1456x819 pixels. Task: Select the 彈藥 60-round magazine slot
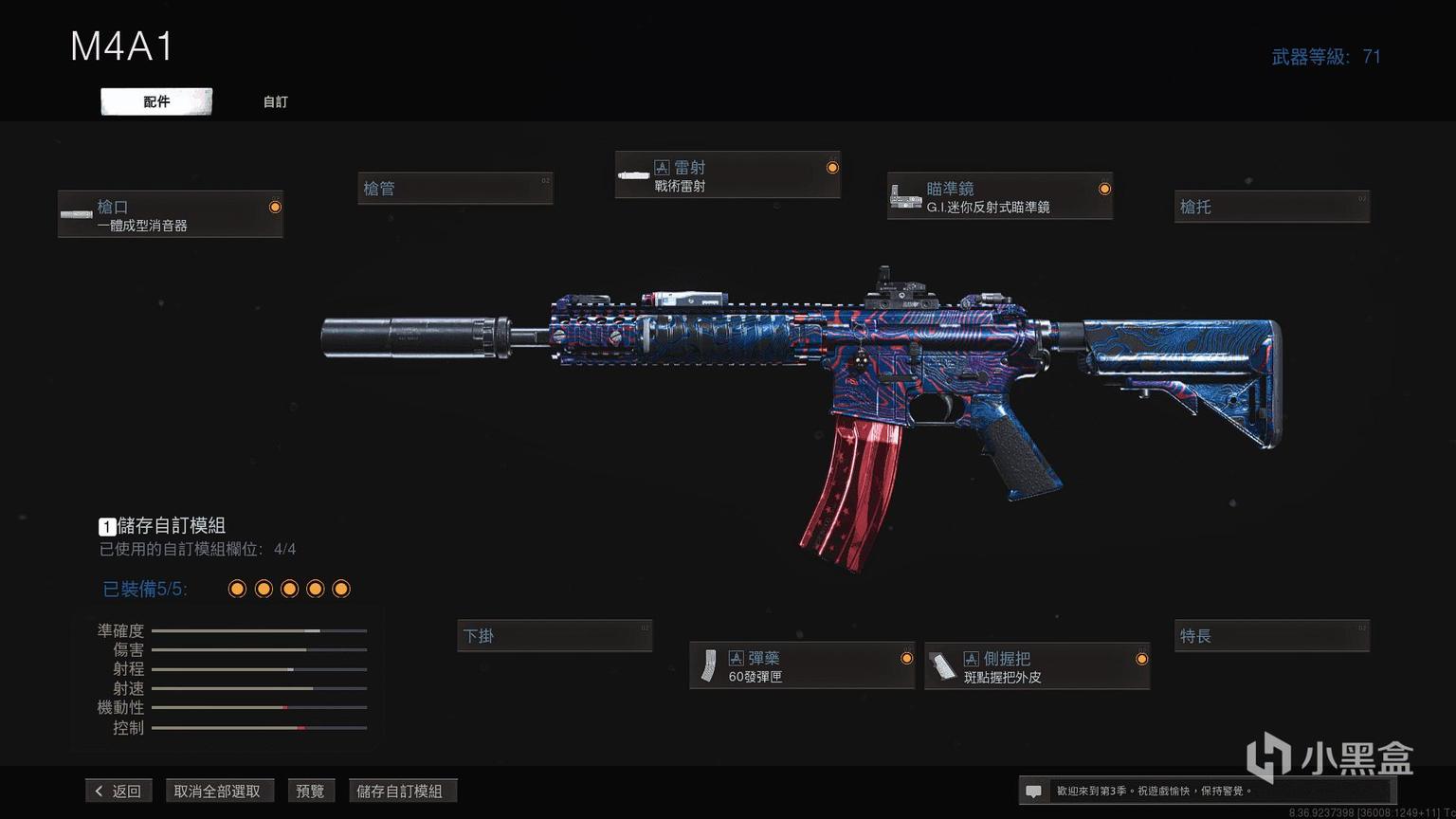coord(802,666)
